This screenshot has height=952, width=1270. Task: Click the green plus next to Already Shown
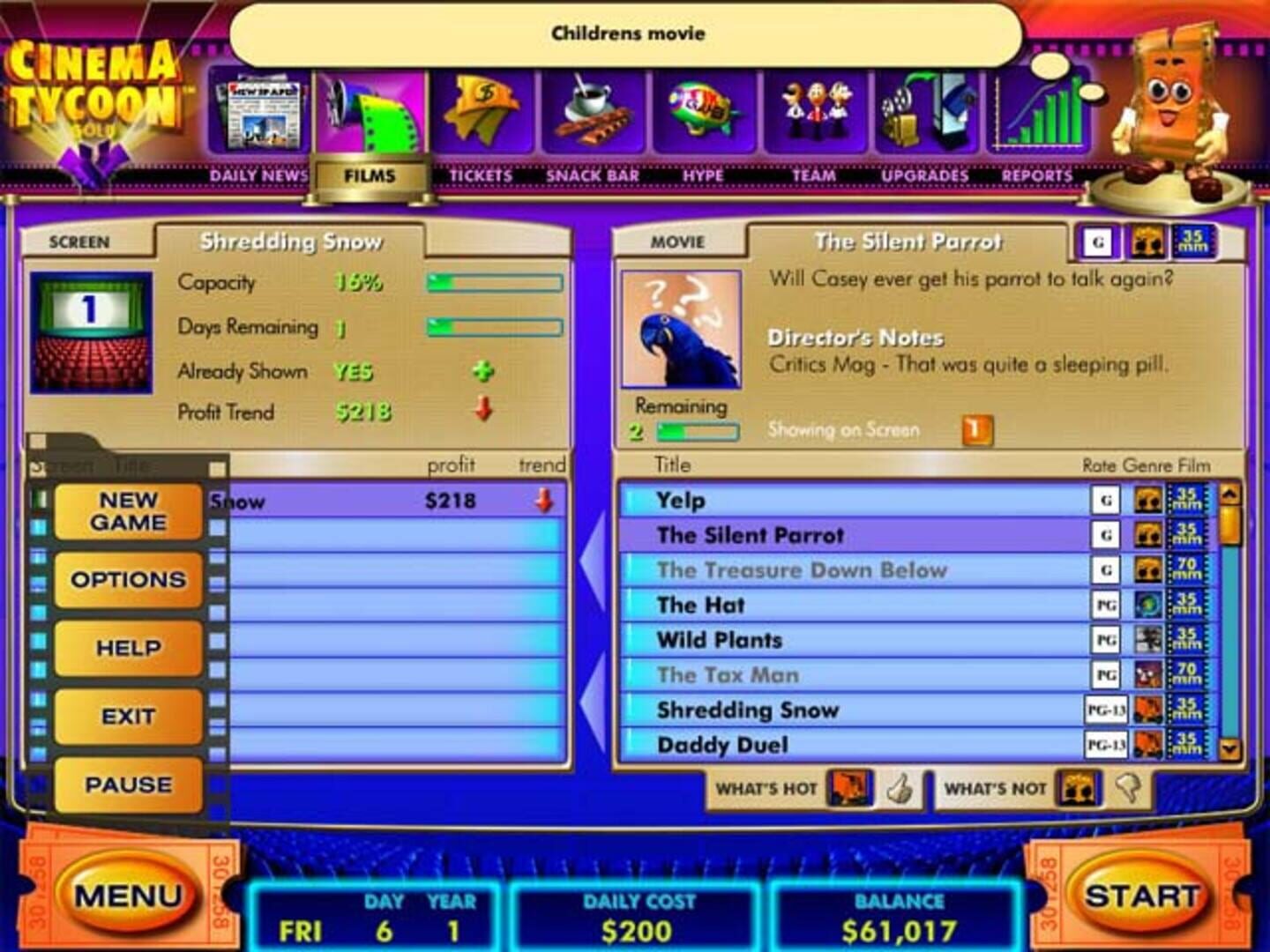pyautogui.click(x=483, y=371)
